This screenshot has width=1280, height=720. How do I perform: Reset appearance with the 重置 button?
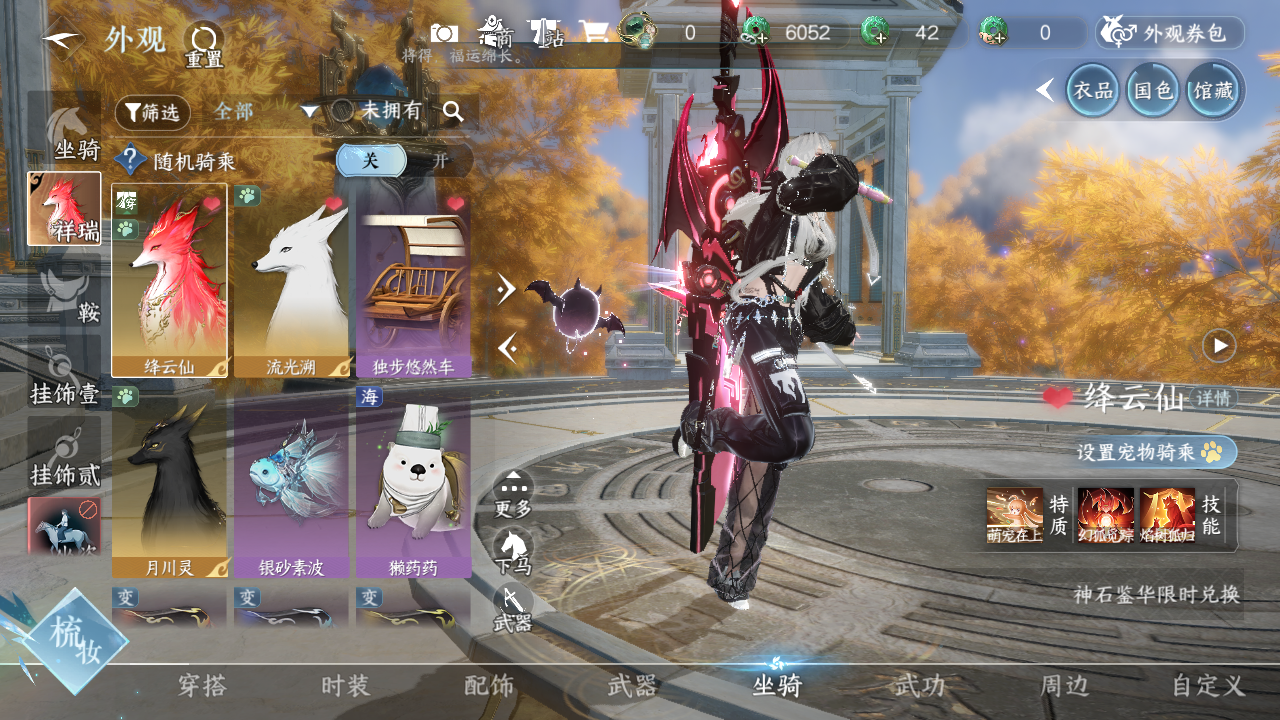(204, 44)
